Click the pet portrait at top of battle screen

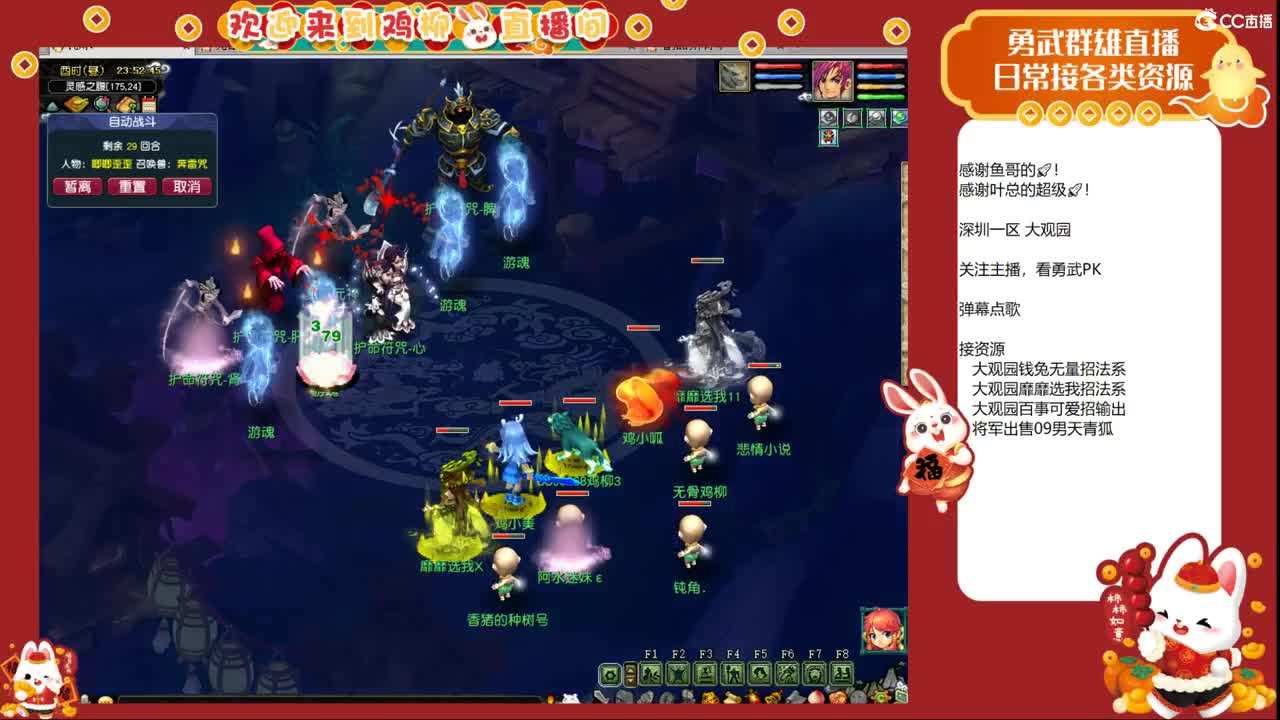pos(734,77)
